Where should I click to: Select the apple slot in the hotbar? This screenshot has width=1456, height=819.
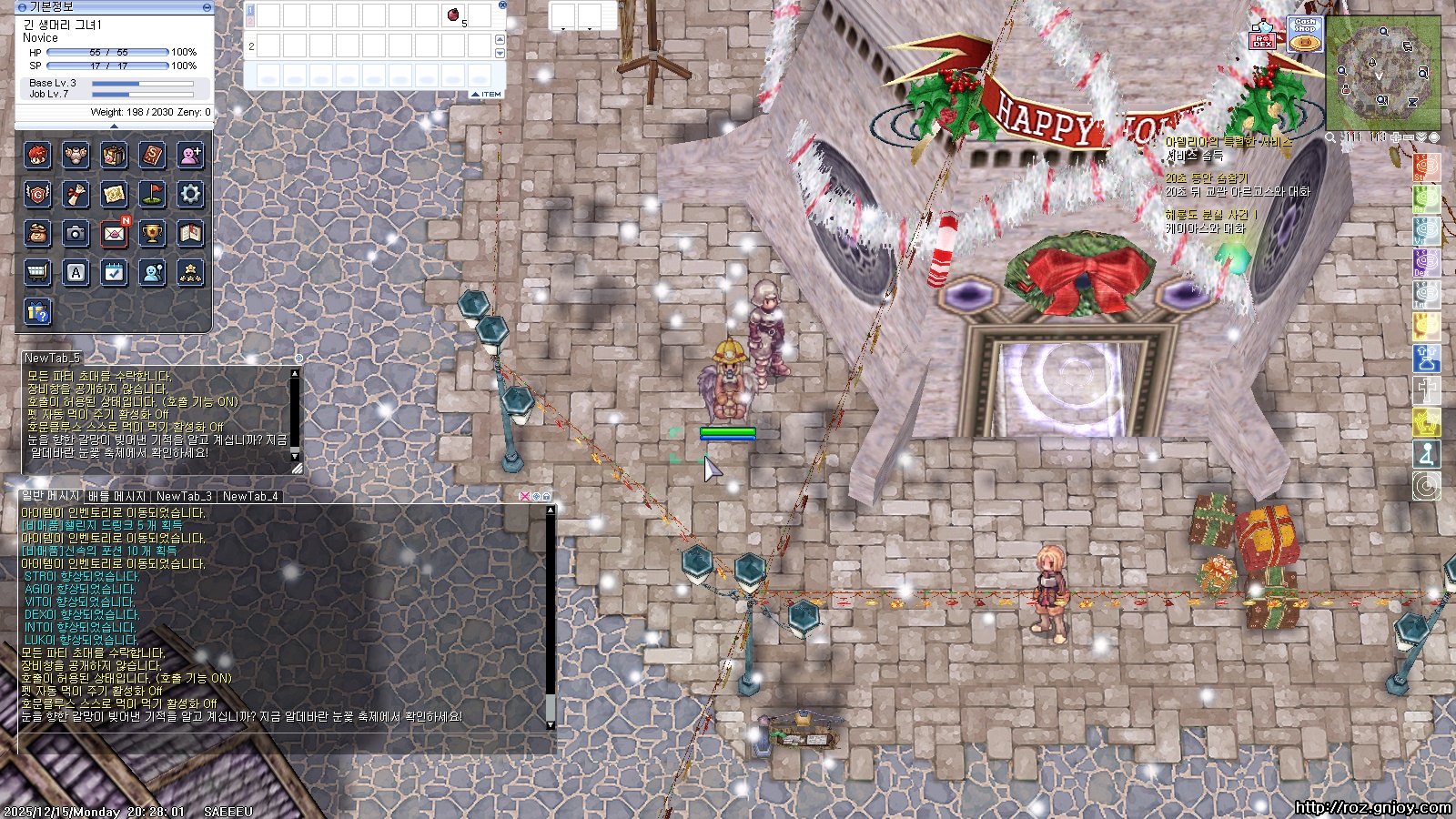tap(453, 15)
